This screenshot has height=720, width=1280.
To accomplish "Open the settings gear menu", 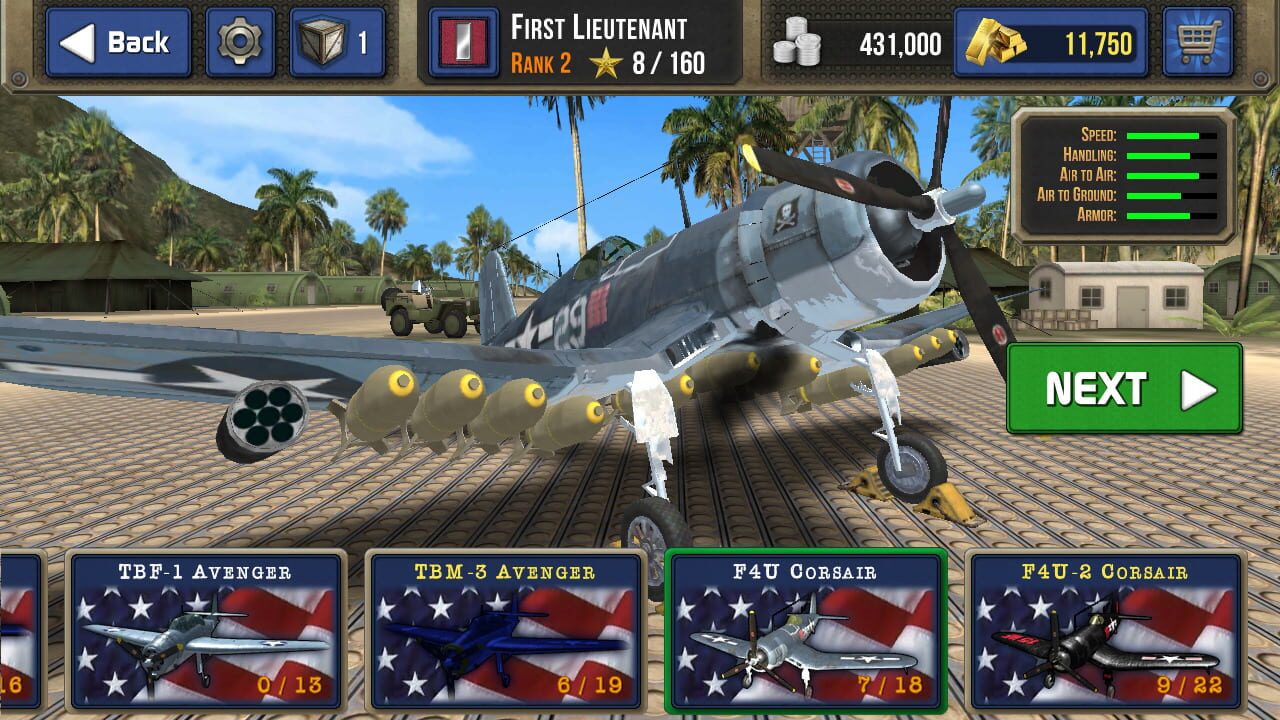I will click(241, 38).
